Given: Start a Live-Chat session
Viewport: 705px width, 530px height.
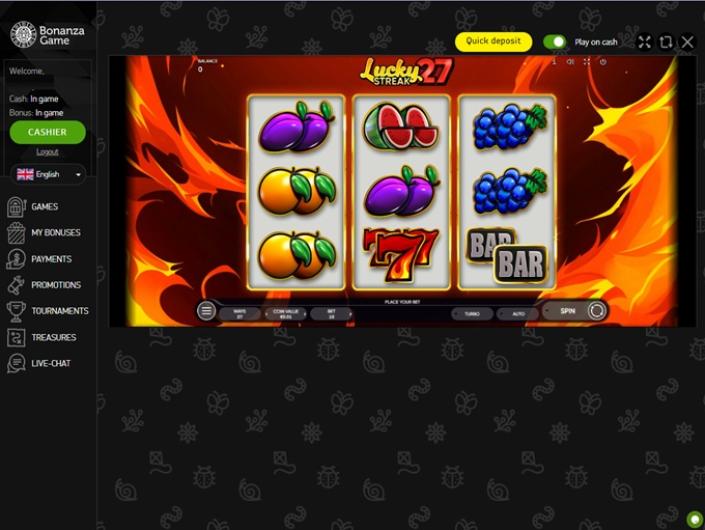Looking at the screenshot, I should tap(50, 363).
